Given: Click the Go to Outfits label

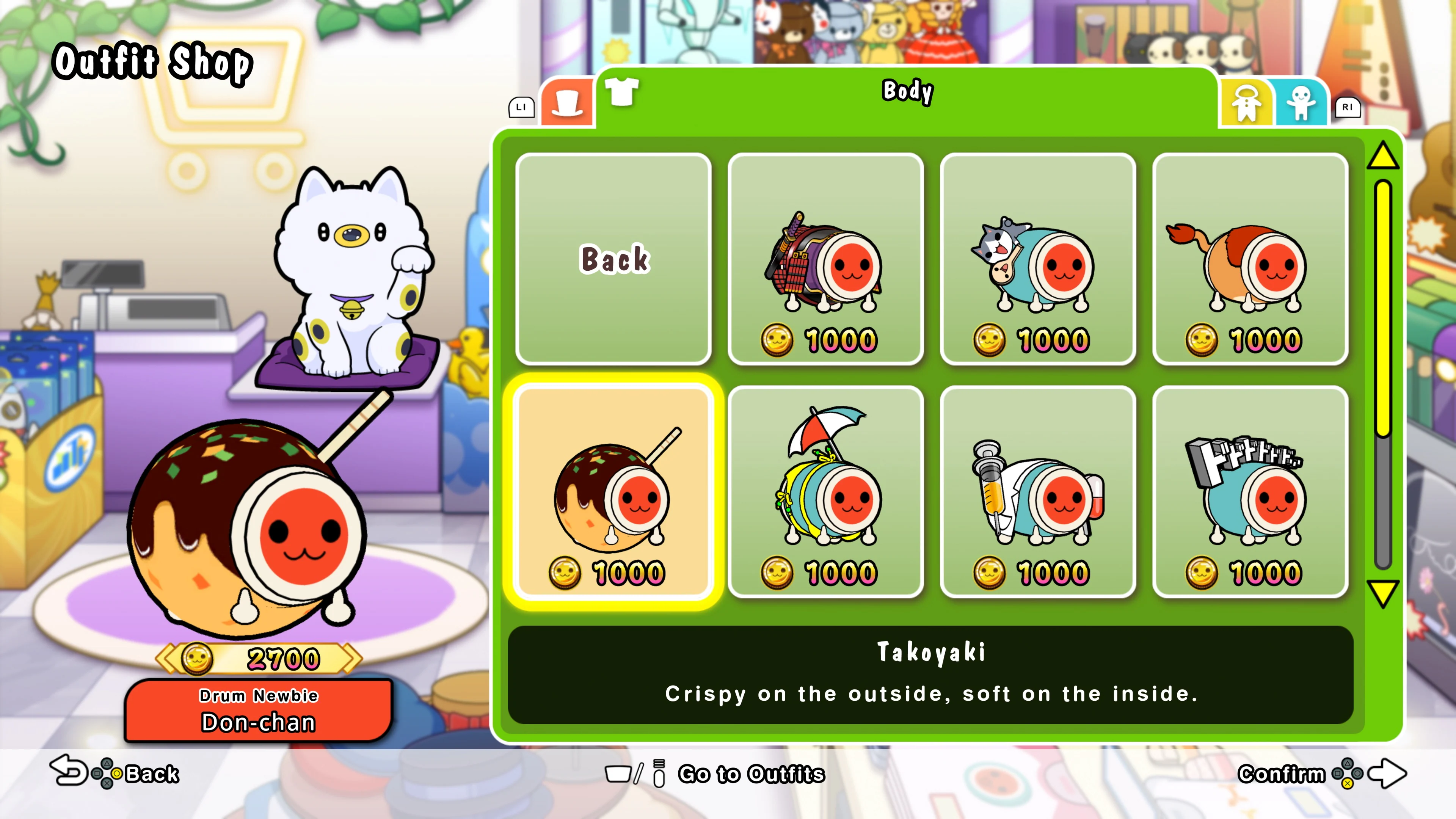Looking at the screenshot, I should click(752, 774).
